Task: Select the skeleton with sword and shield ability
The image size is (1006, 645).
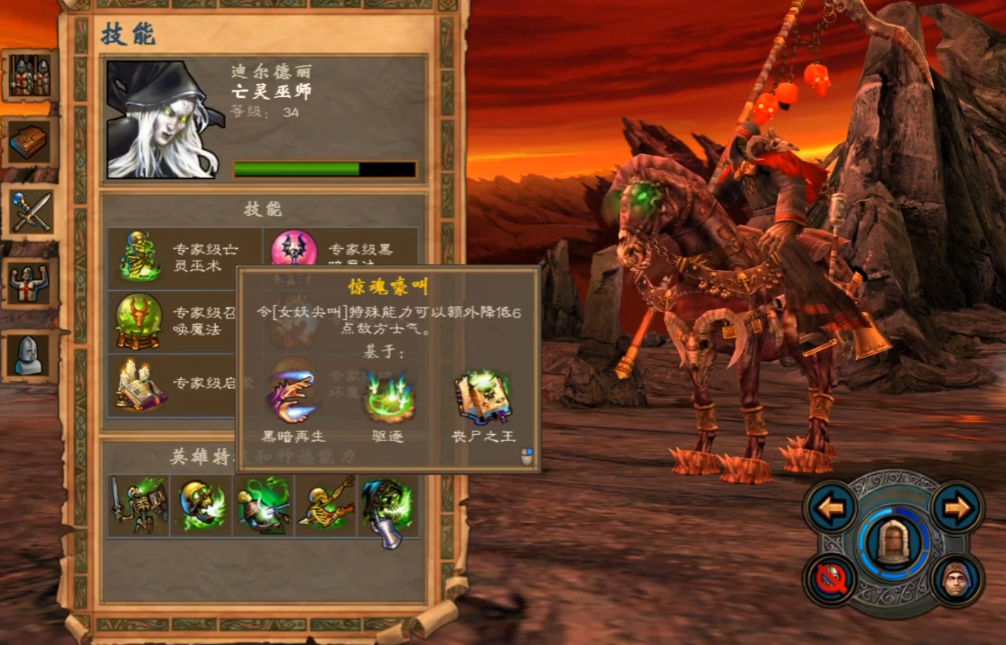Action: [137, 506]
